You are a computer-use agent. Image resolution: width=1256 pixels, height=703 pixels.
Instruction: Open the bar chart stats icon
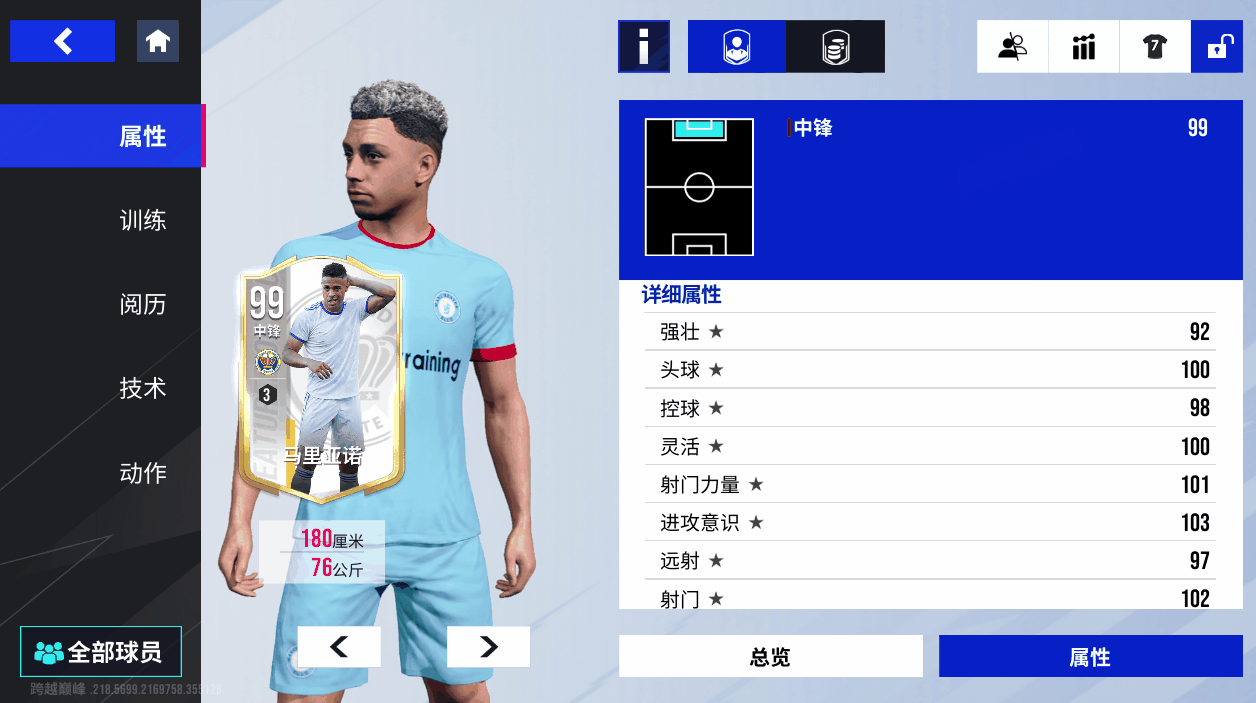click(x=1084, y=46)
